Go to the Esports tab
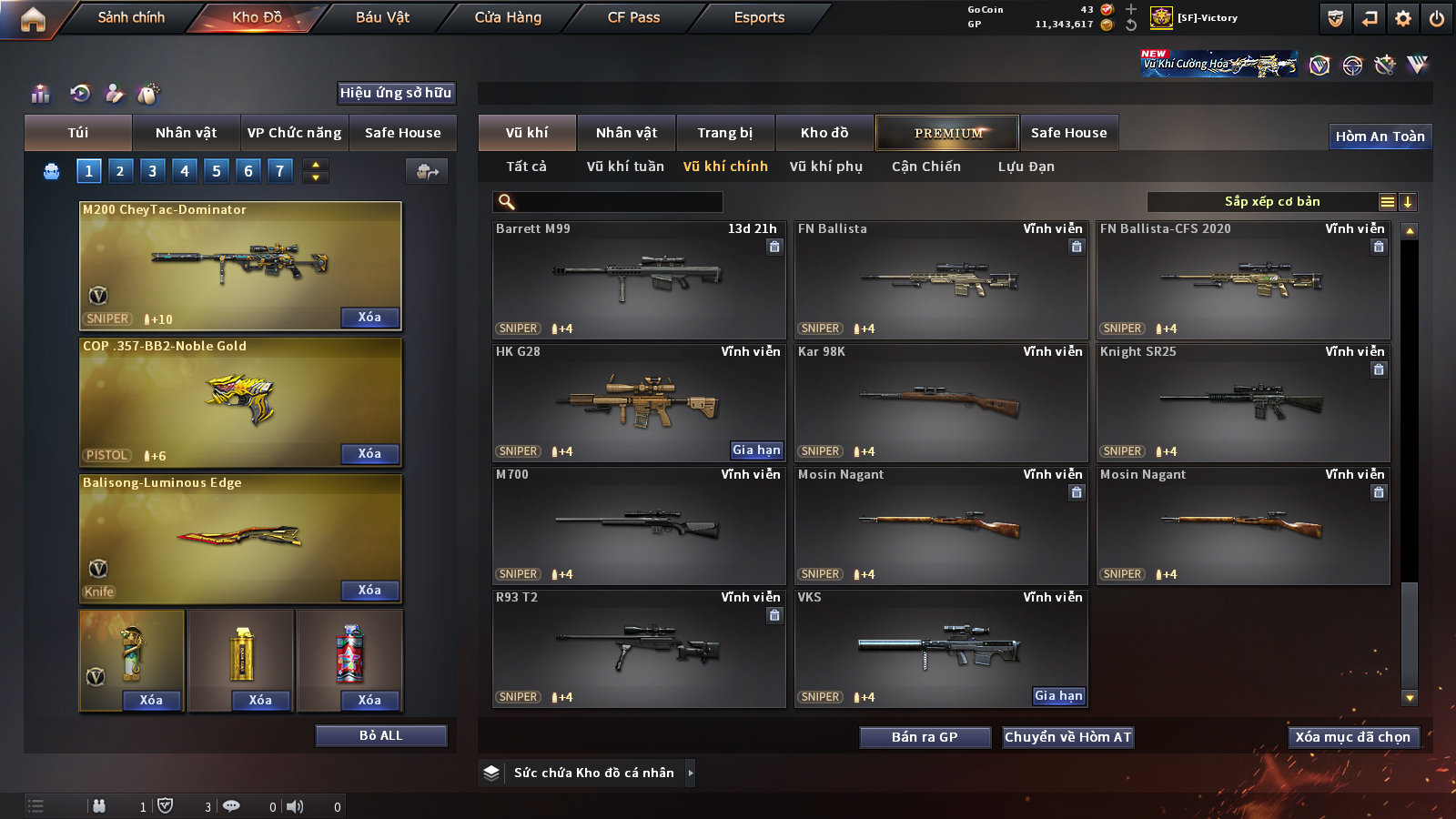Image resolution: width=1456 pixels, height=819 pixels. click(x=759, y=17)
